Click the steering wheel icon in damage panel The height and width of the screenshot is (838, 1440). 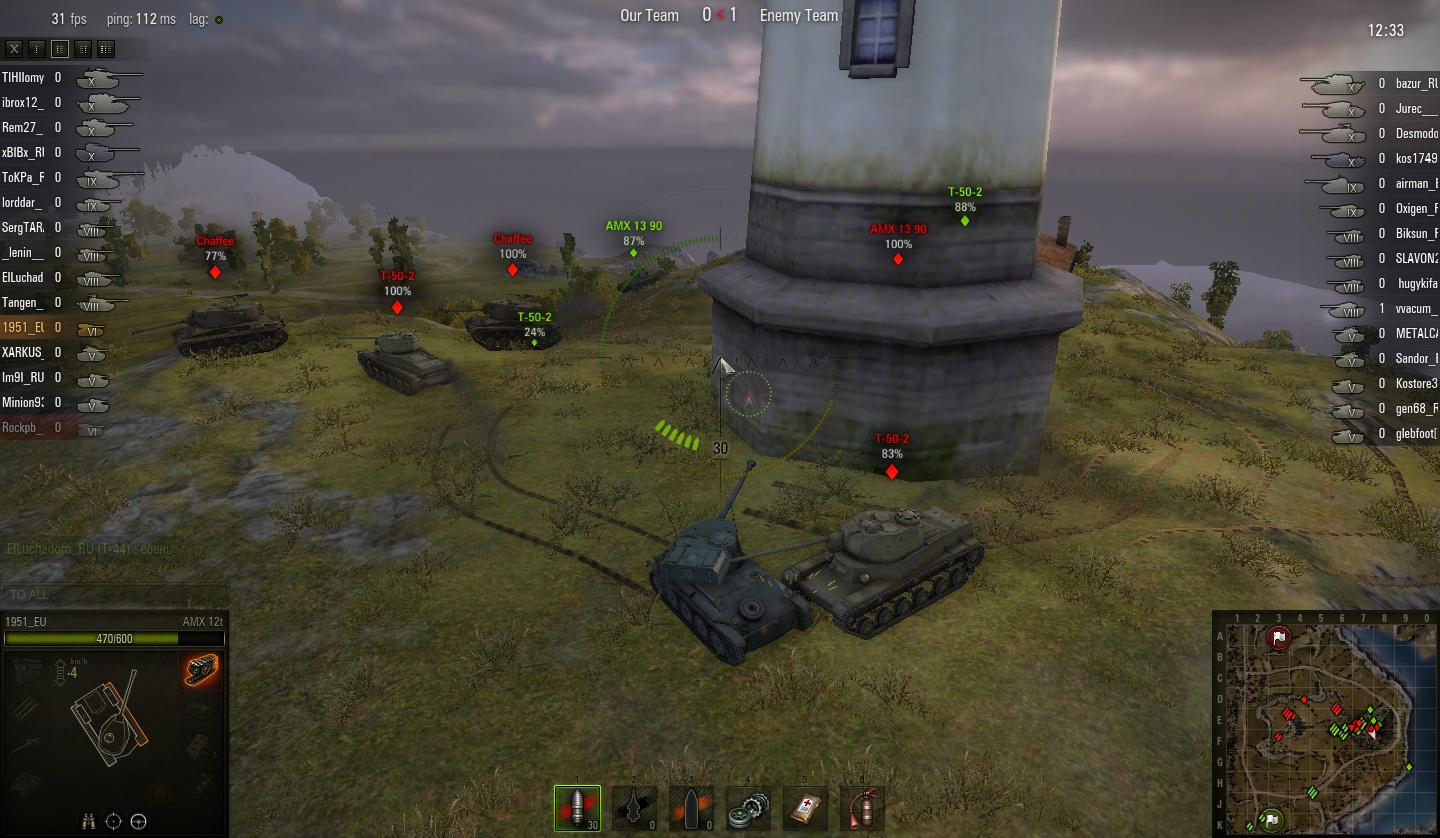point(139,821)
